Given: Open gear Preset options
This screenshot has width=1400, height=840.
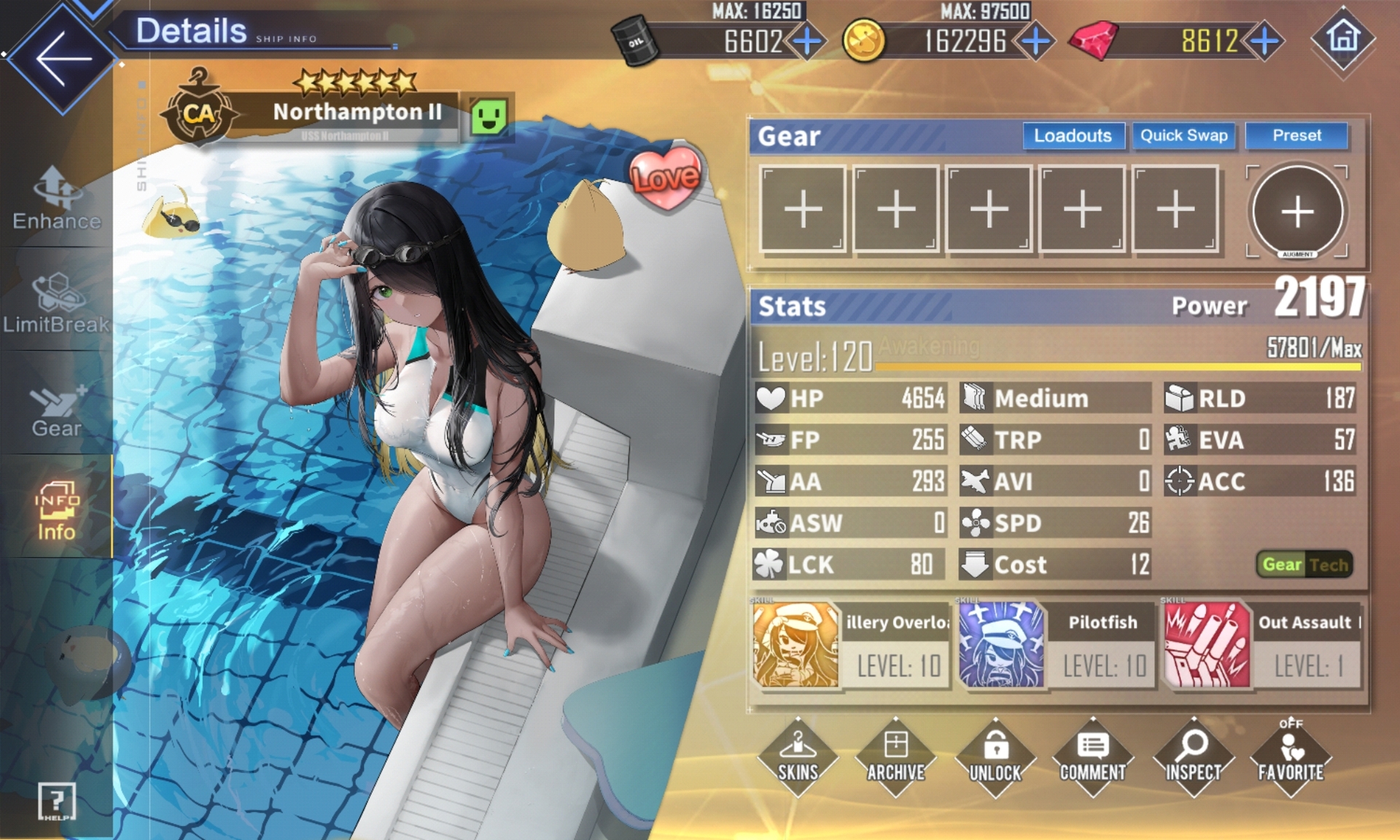Looking at the screenshot, I should click(1296, 136).
